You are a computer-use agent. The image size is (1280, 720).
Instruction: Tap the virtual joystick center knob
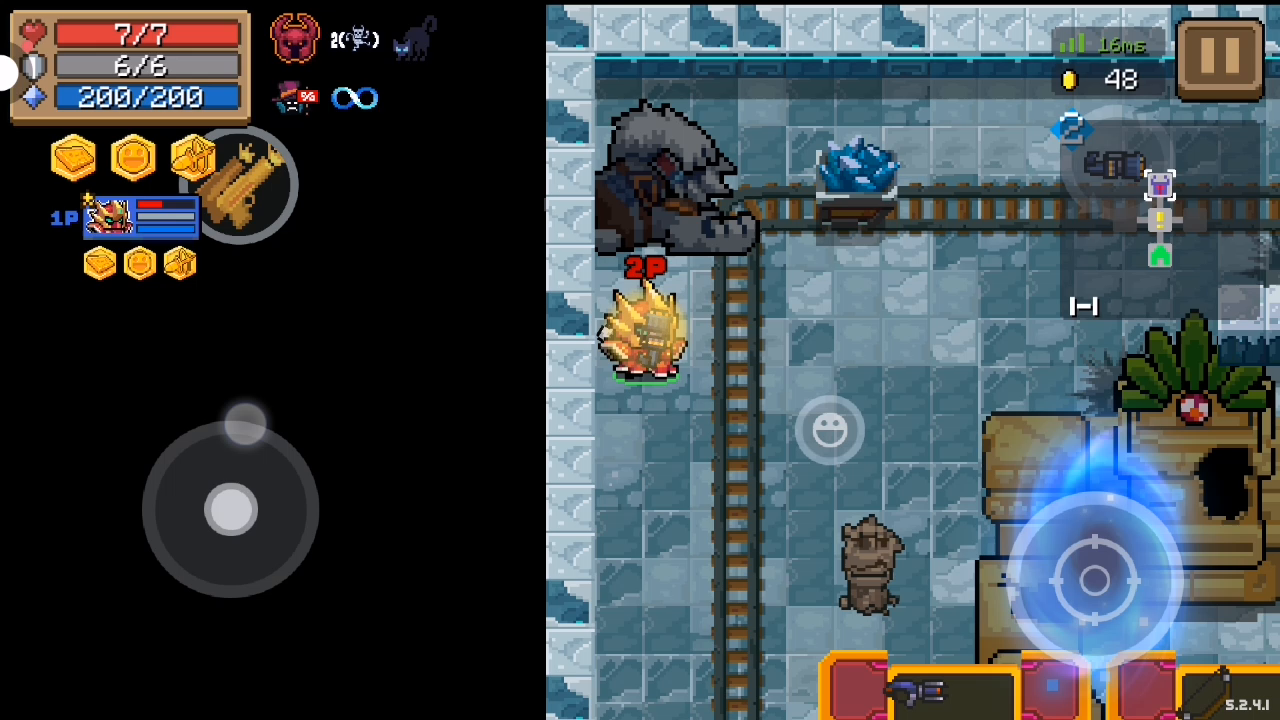231,510
